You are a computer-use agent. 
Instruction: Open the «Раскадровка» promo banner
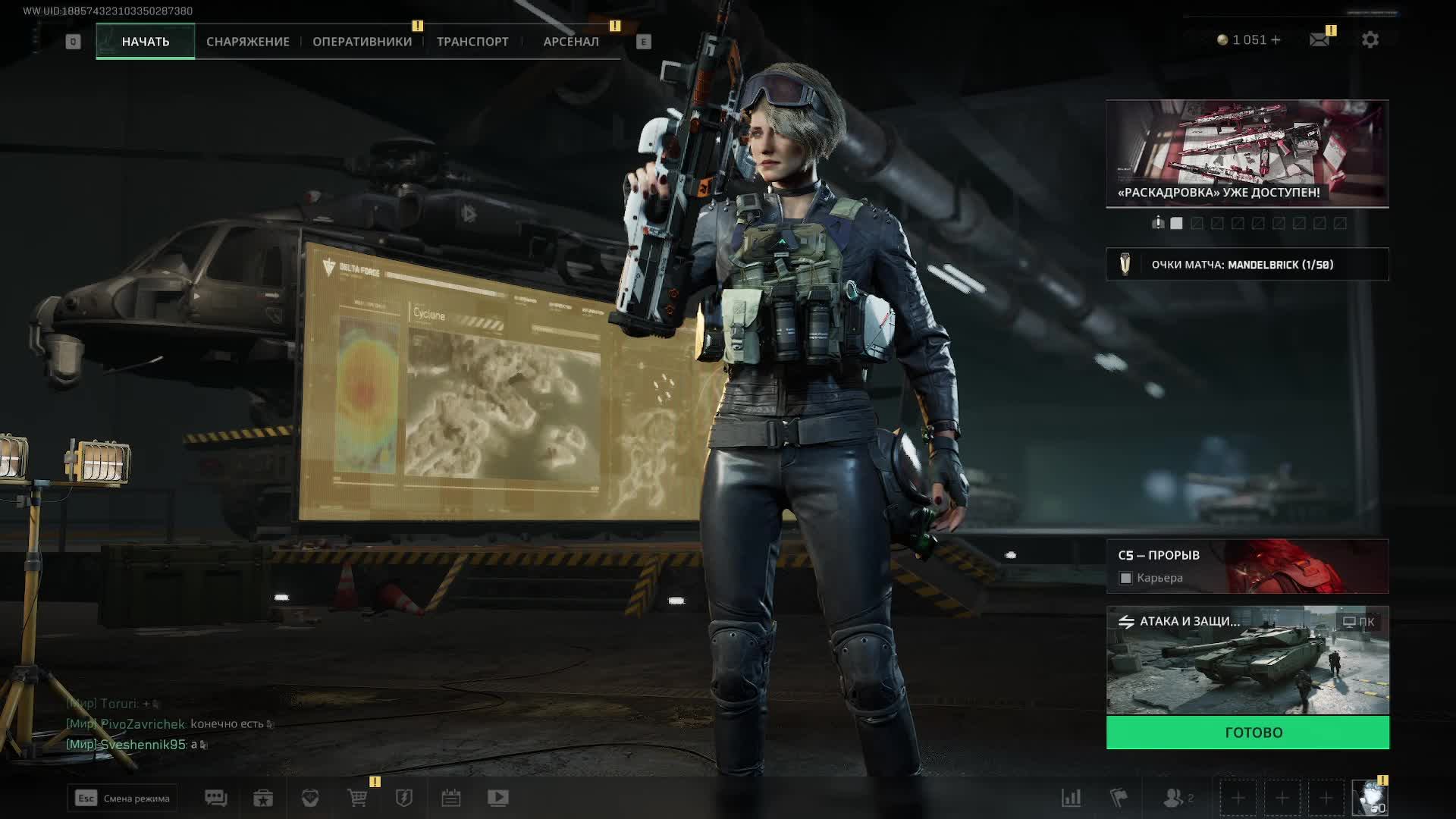(x=1247, y=153)
